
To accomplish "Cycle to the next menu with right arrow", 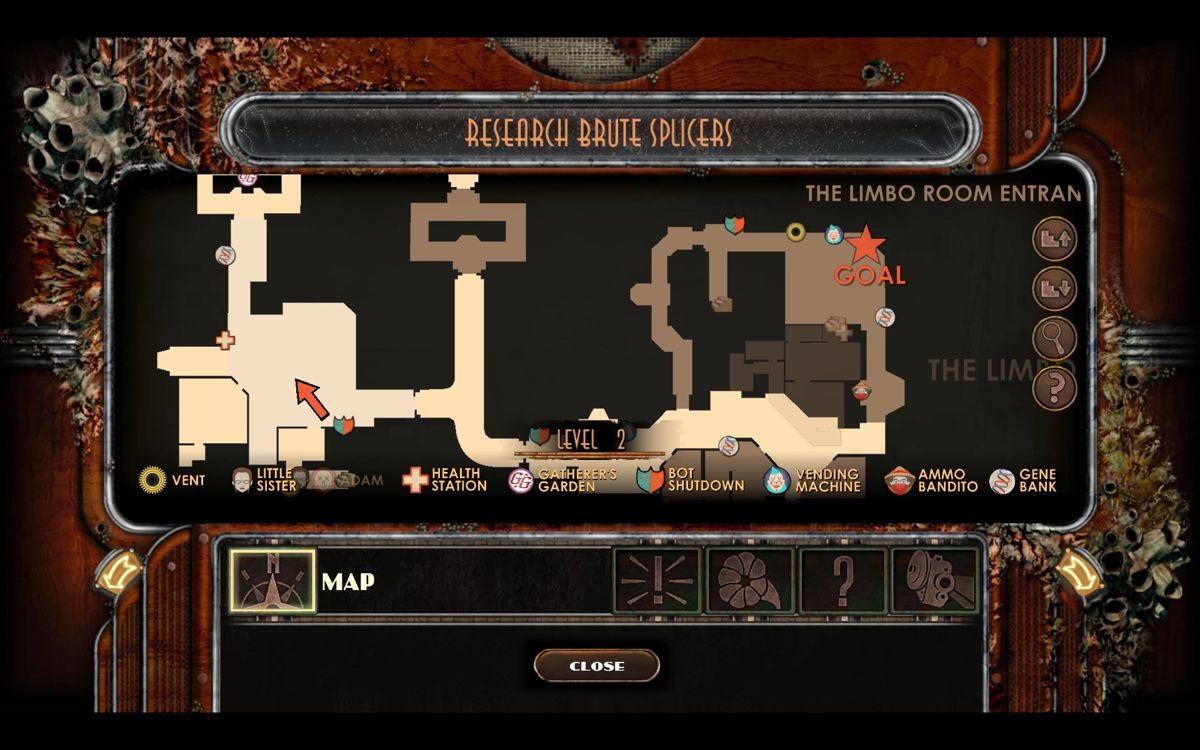I will [x=1075, y=574].
